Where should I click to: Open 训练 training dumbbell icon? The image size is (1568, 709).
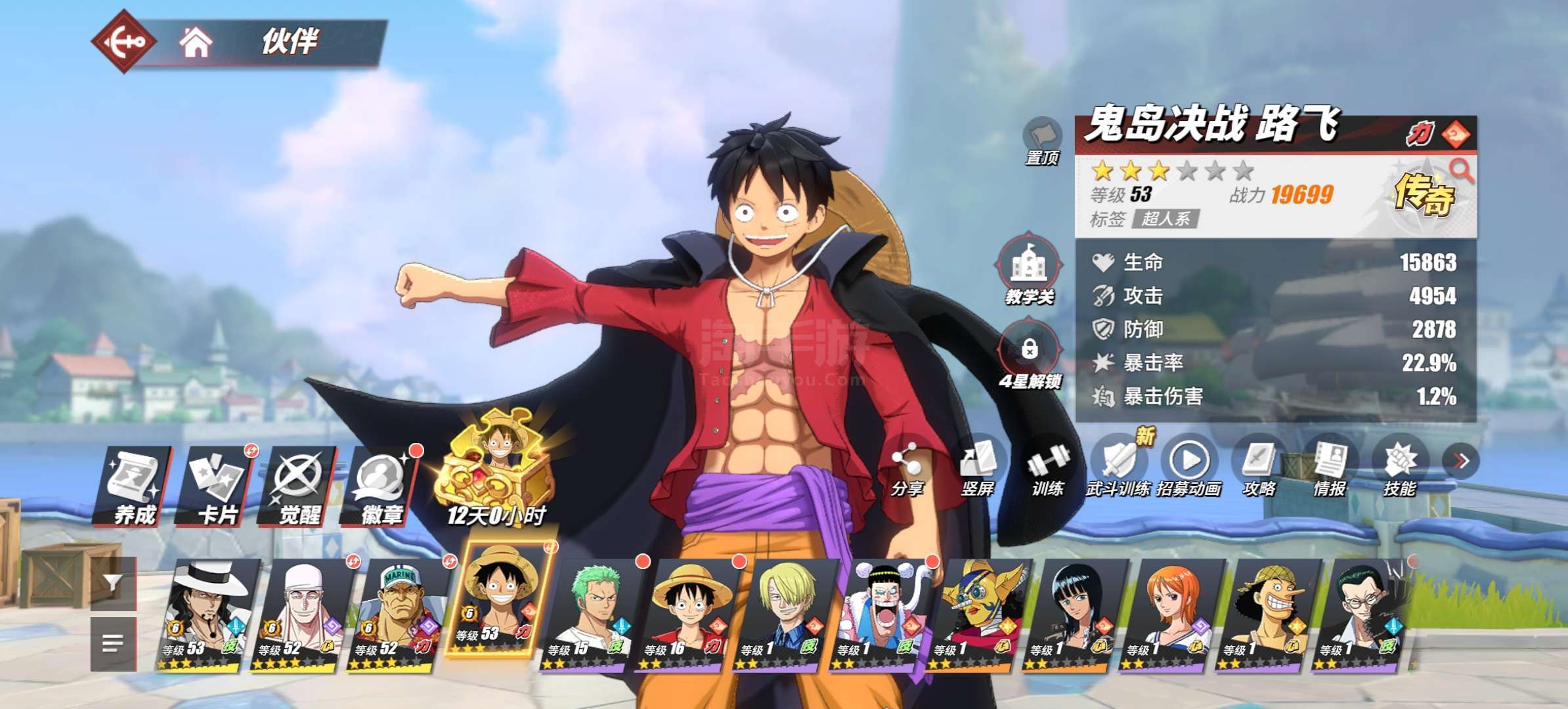coord(1048,467)
